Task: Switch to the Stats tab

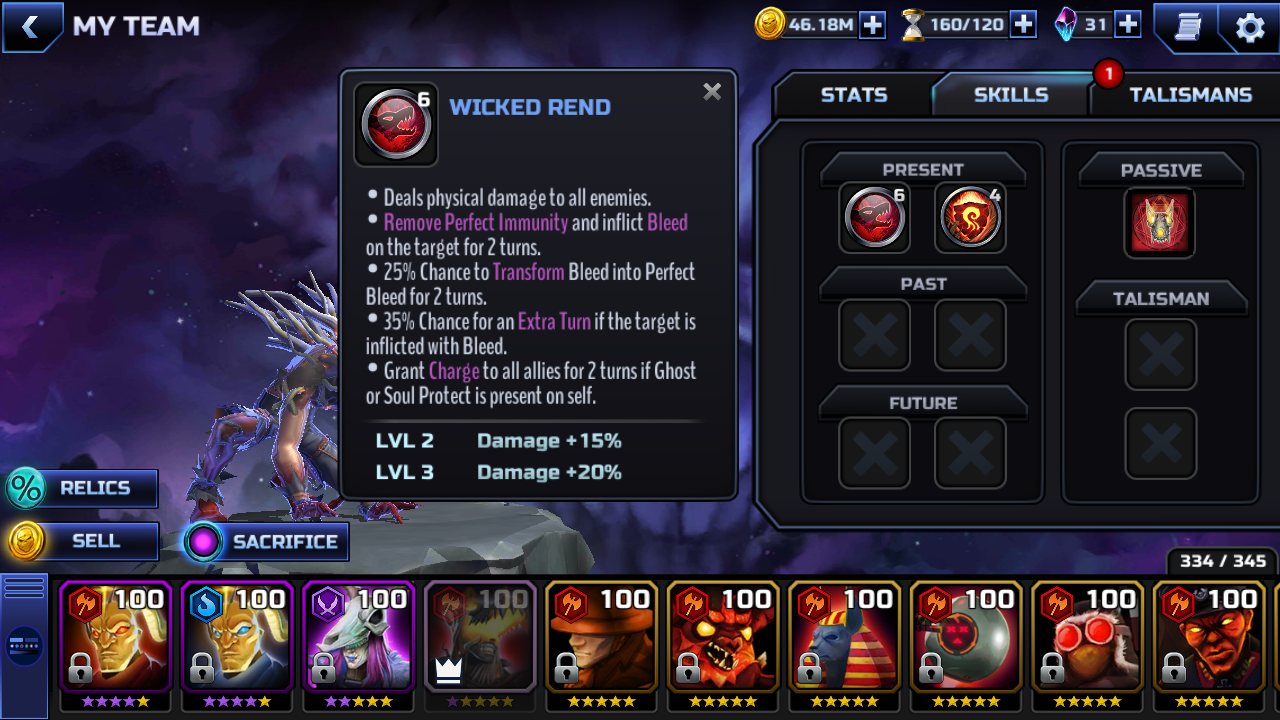Action: 853,95
